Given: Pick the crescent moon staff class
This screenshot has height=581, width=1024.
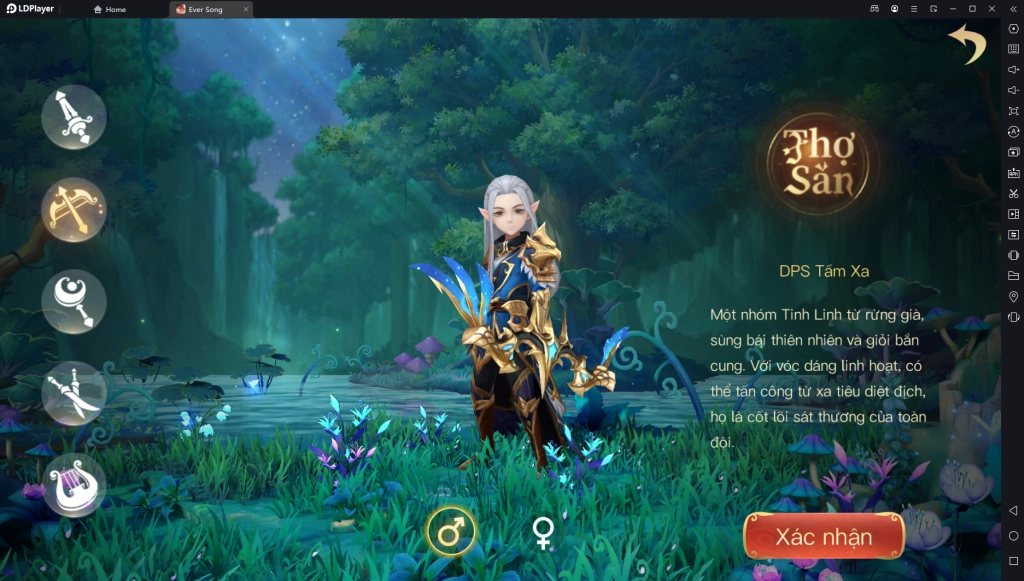Looking at the screenshot, I should pyautogui.click(x=73, y=301).
